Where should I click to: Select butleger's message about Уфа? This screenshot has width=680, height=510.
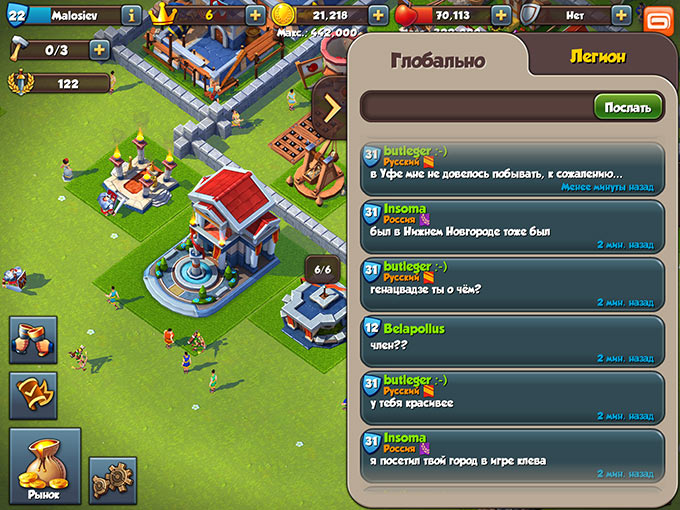coord(512,168)
